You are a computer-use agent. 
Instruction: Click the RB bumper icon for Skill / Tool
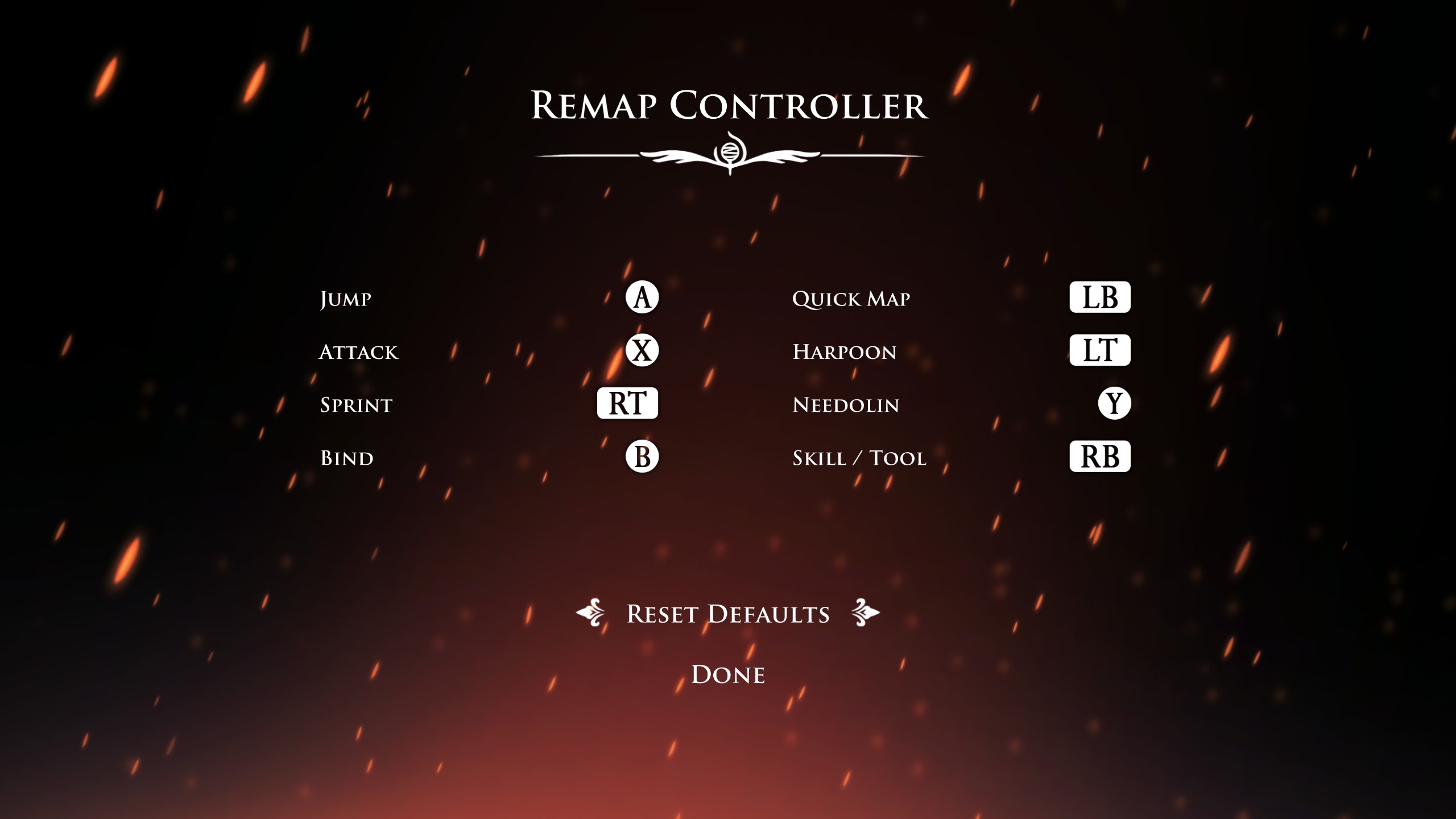[1099, 456]
